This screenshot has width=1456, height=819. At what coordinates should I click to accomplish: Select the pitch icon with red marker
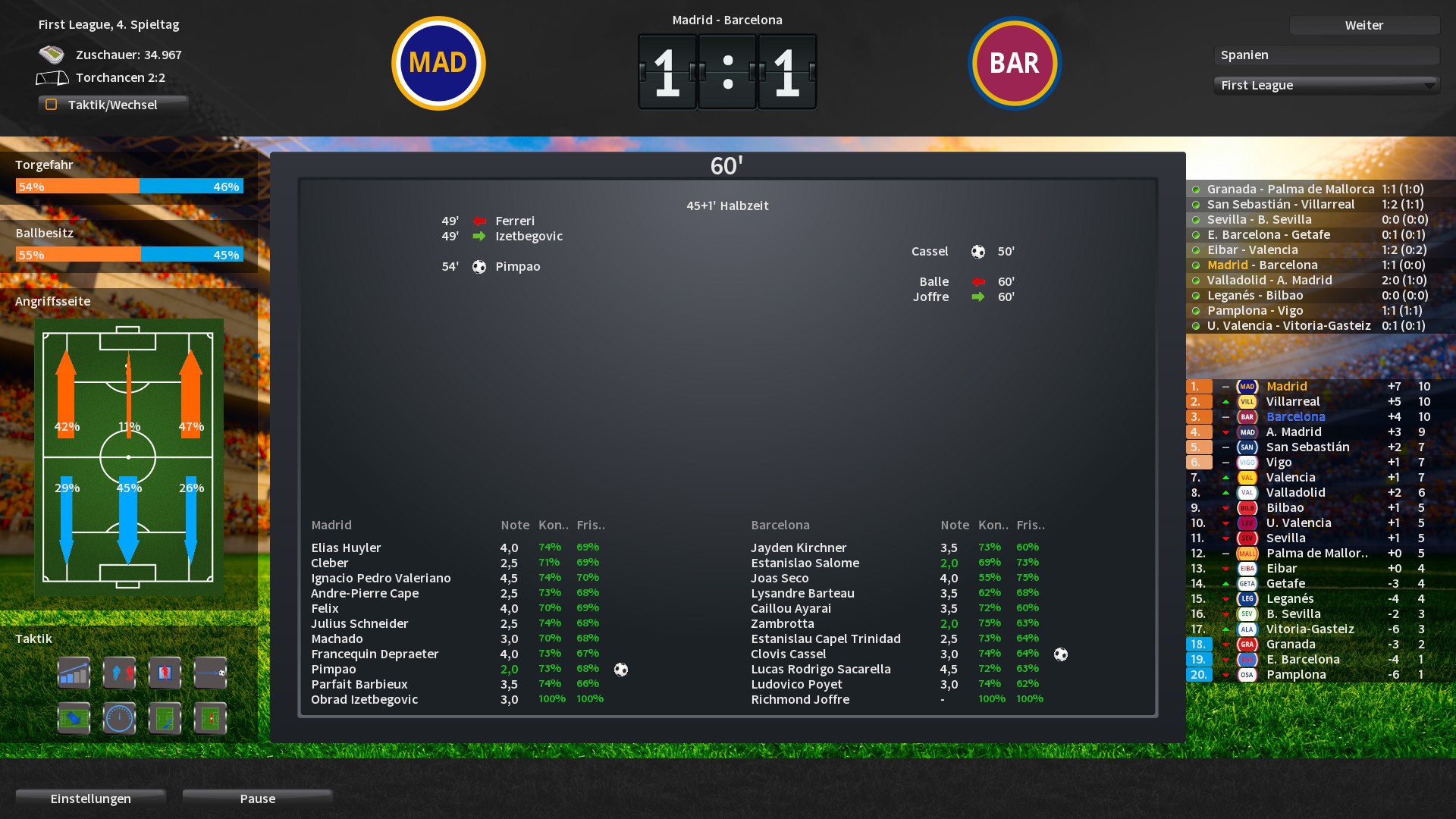click(210, 718)
